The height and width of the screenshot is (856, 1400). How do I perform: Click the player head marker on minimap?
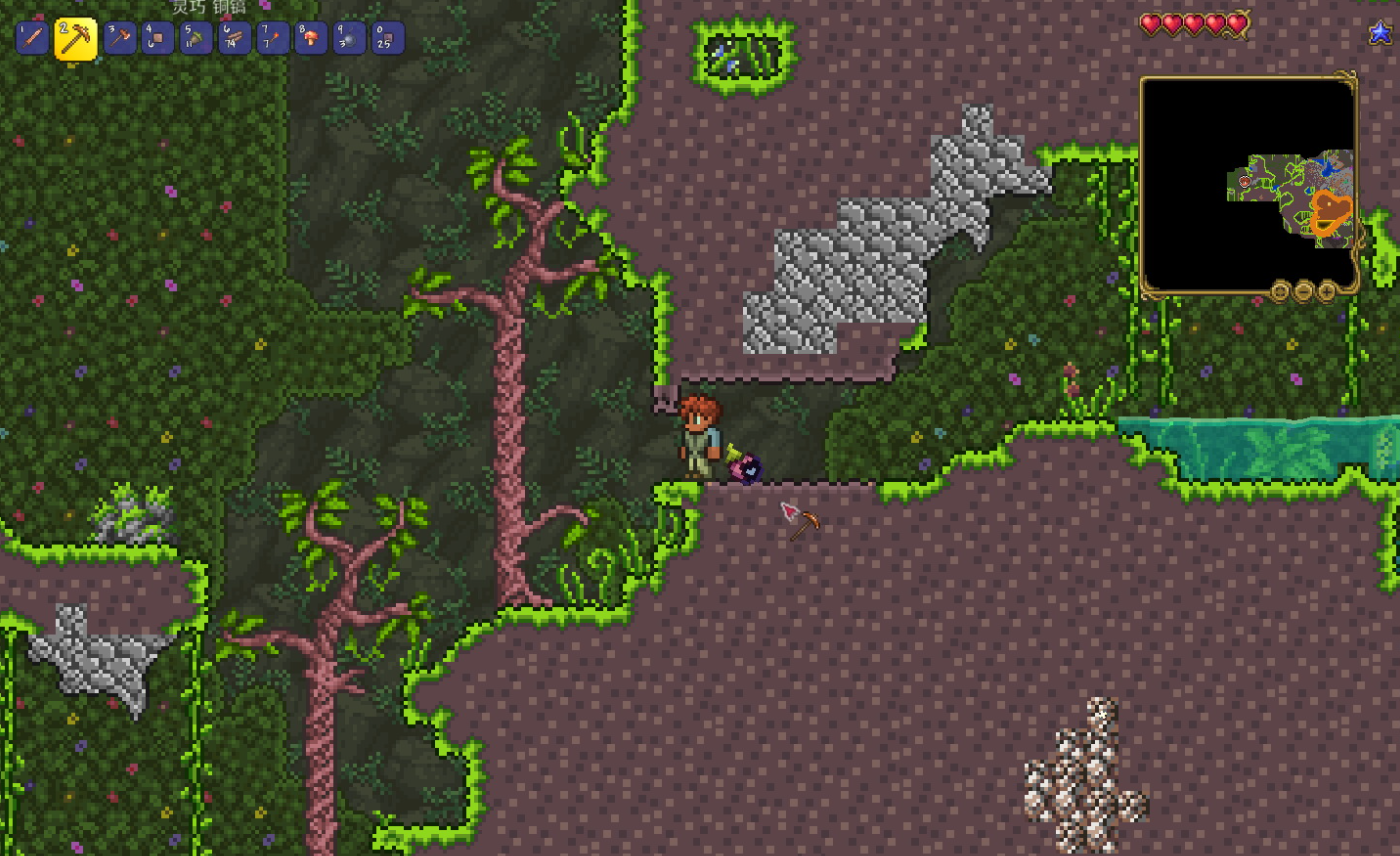coord(1246,182)
